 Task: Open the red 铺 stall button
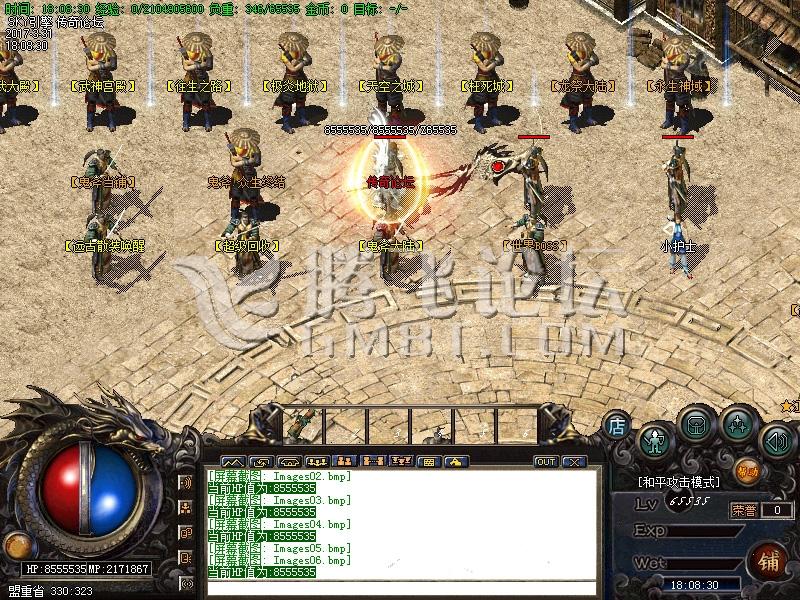pos(769,558)
